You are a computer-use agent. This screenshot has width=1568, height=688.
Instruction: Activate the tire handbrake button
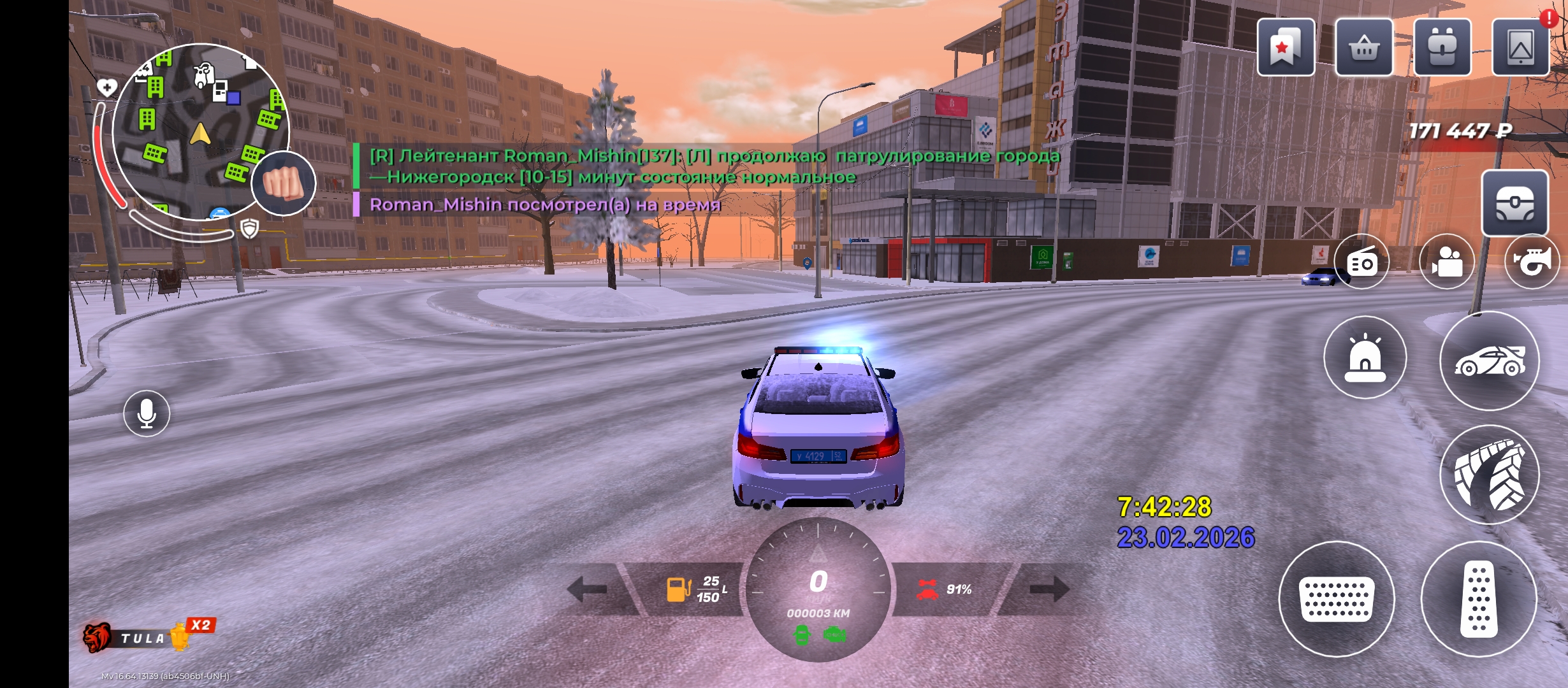pyautogui.click(x=1489, y=475)
